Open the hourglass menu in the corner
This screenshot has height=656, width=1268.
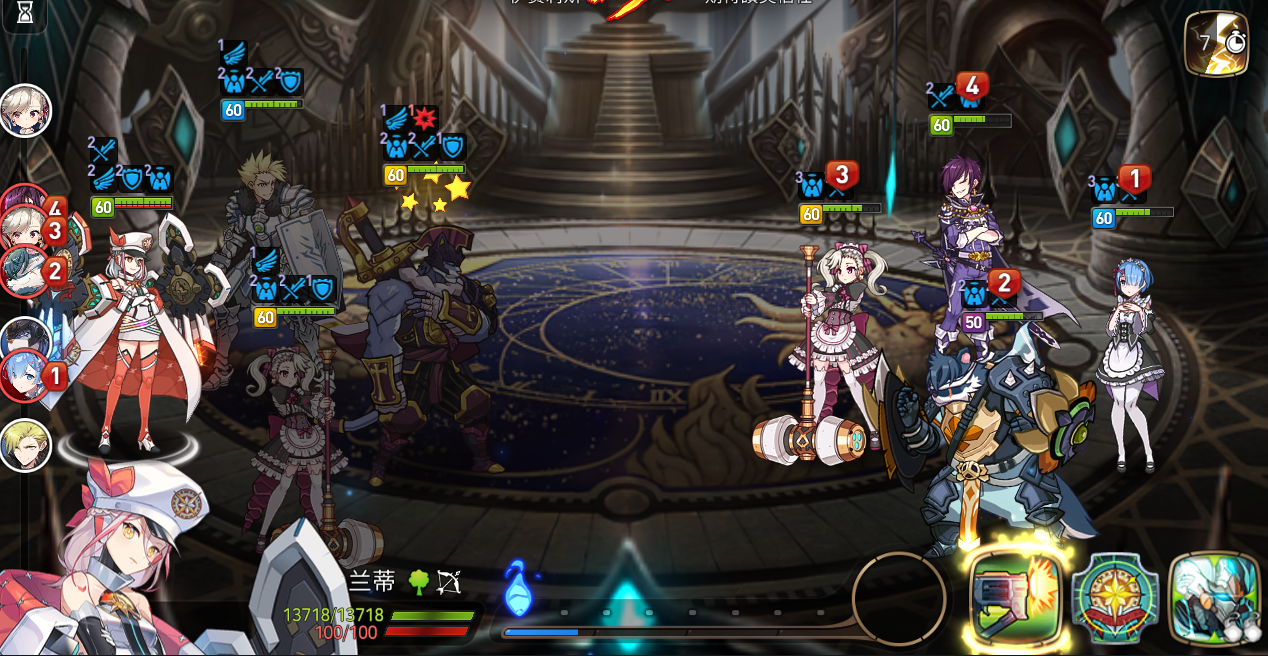coord(24,13)
